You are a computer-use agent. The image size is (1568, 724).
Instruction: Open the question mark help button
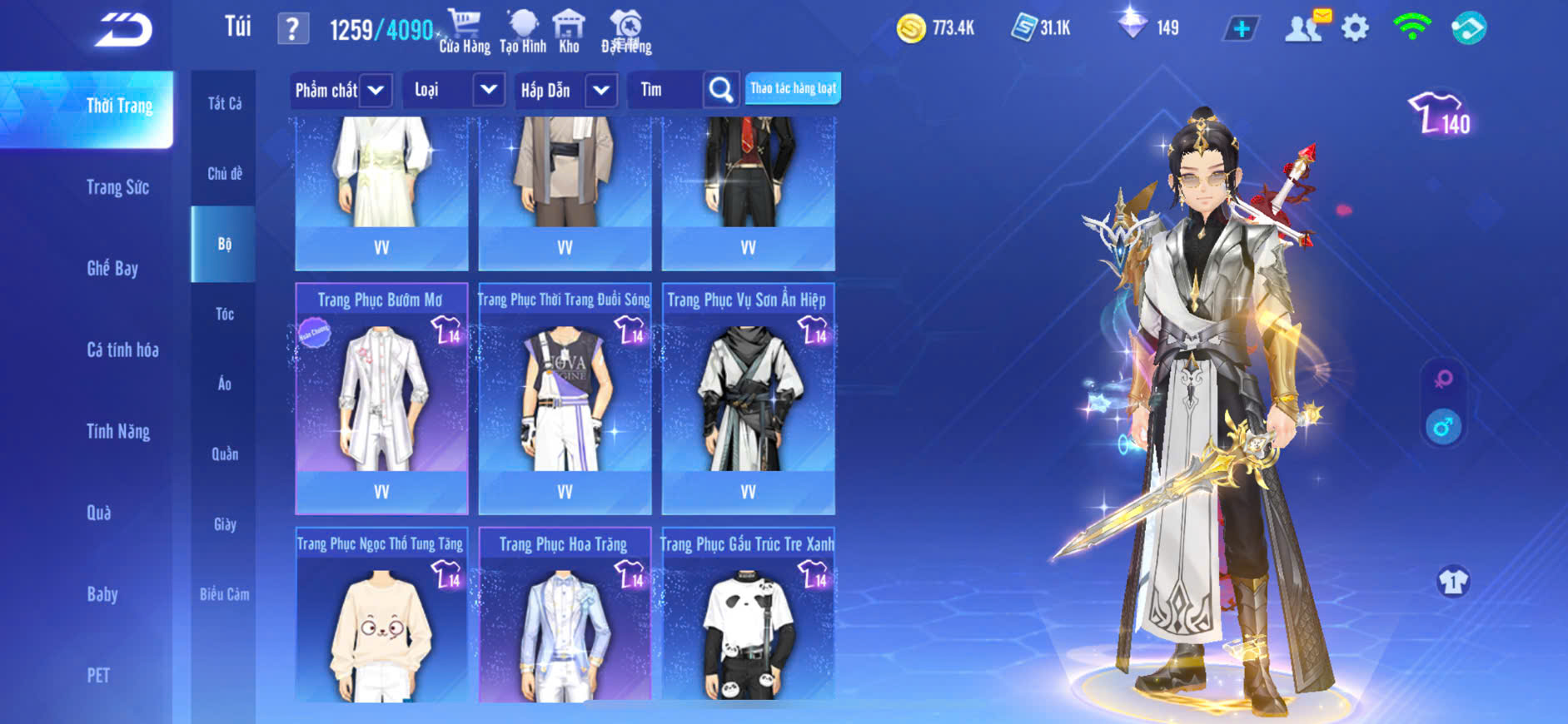click(x=292, y=29)
